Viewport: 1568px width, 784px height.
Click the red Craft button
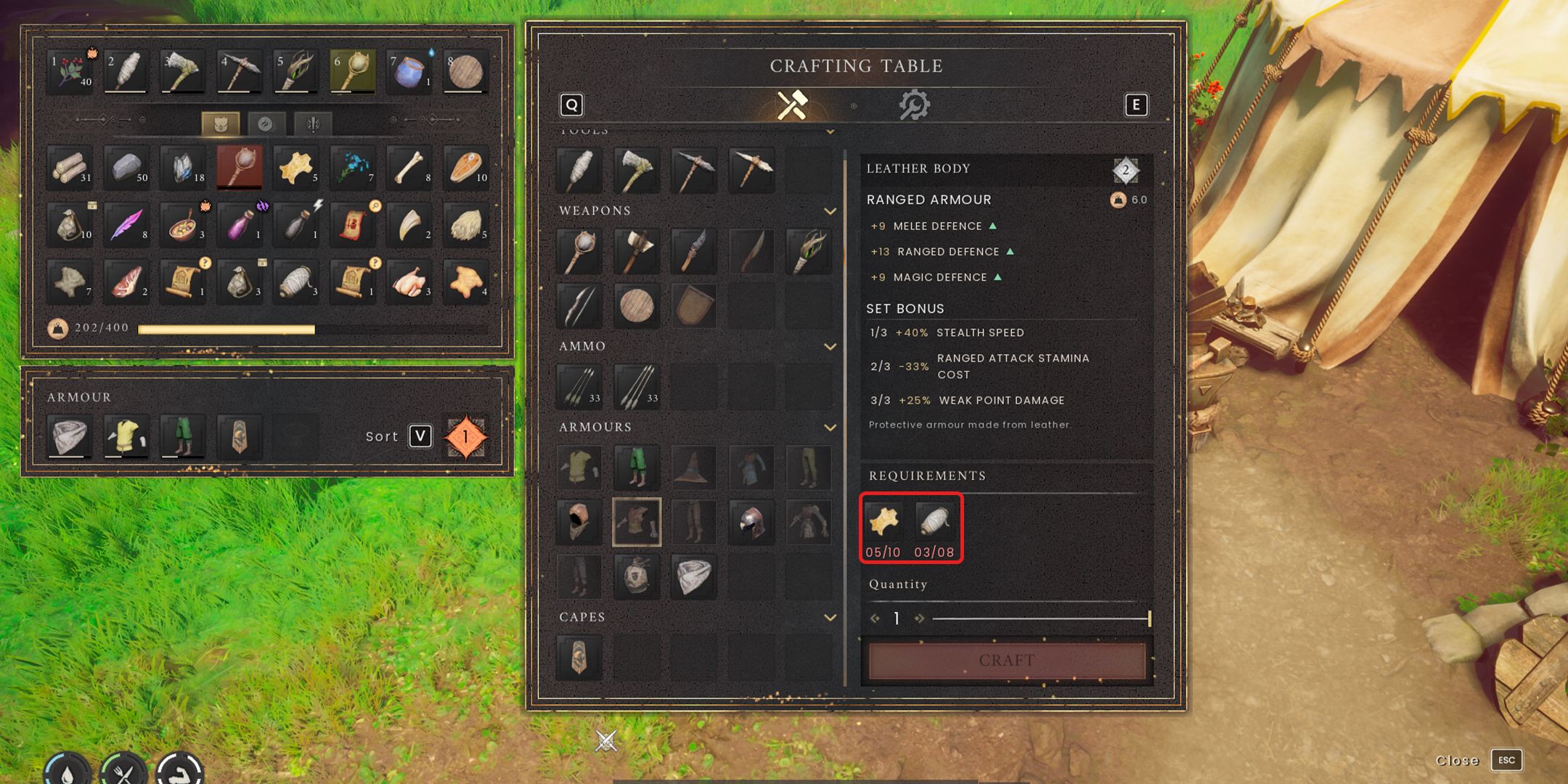point(1007,661)
